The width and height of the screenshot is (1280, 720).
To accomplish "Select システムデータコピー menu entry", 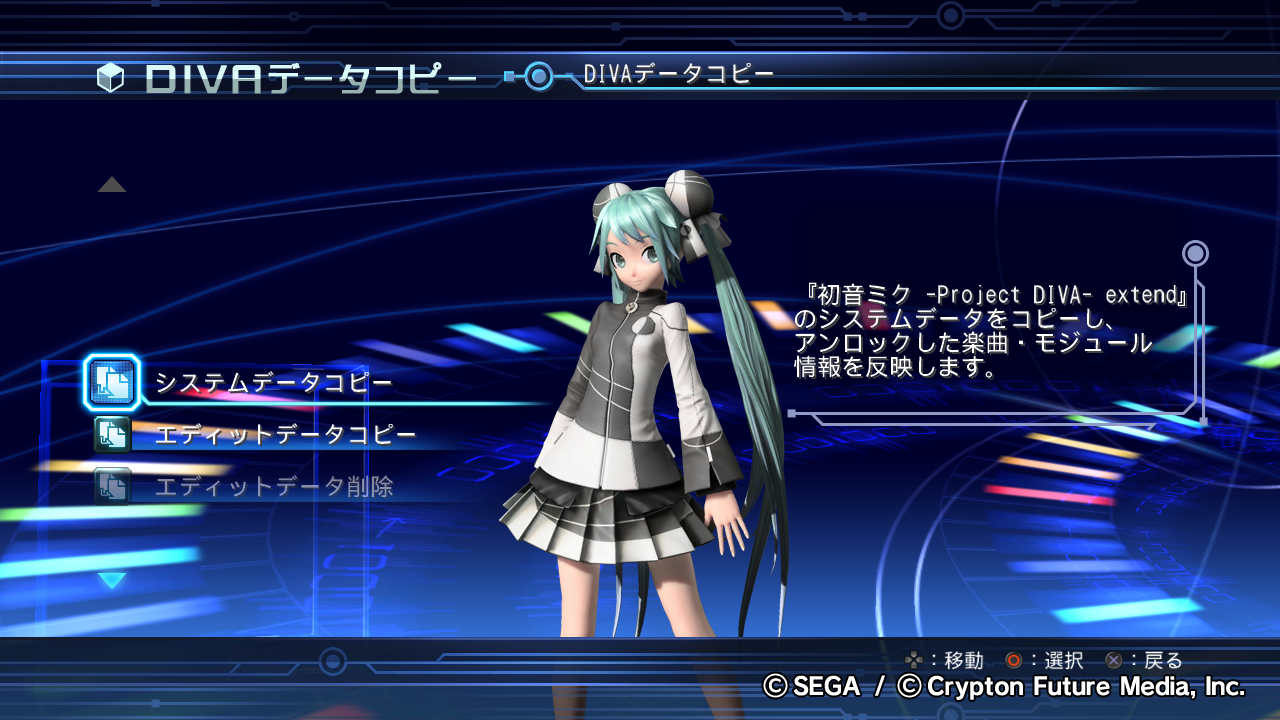I will [272, 383].
